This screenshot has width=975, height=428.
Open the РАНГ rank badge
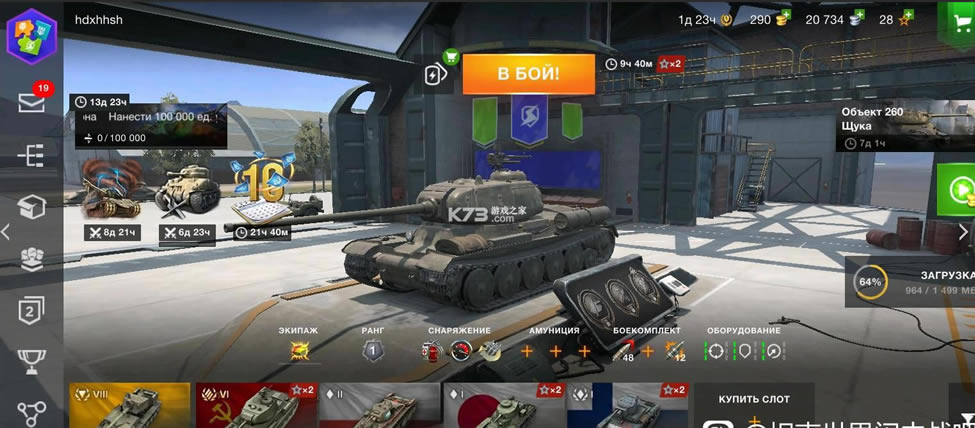point(372,350)
